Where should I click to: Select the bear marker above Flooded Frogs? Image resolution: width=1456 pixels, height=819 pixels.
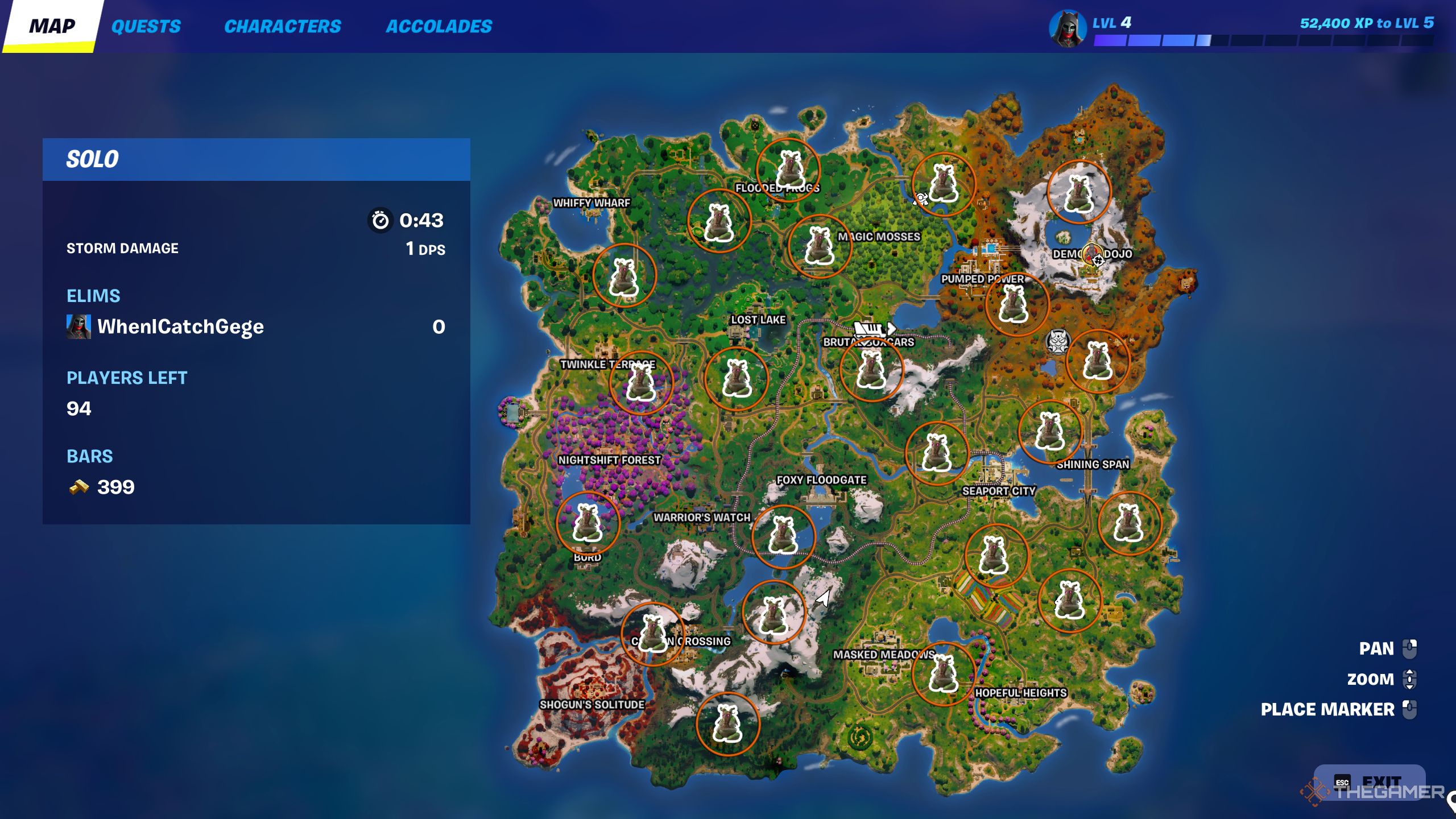point(789,167)
